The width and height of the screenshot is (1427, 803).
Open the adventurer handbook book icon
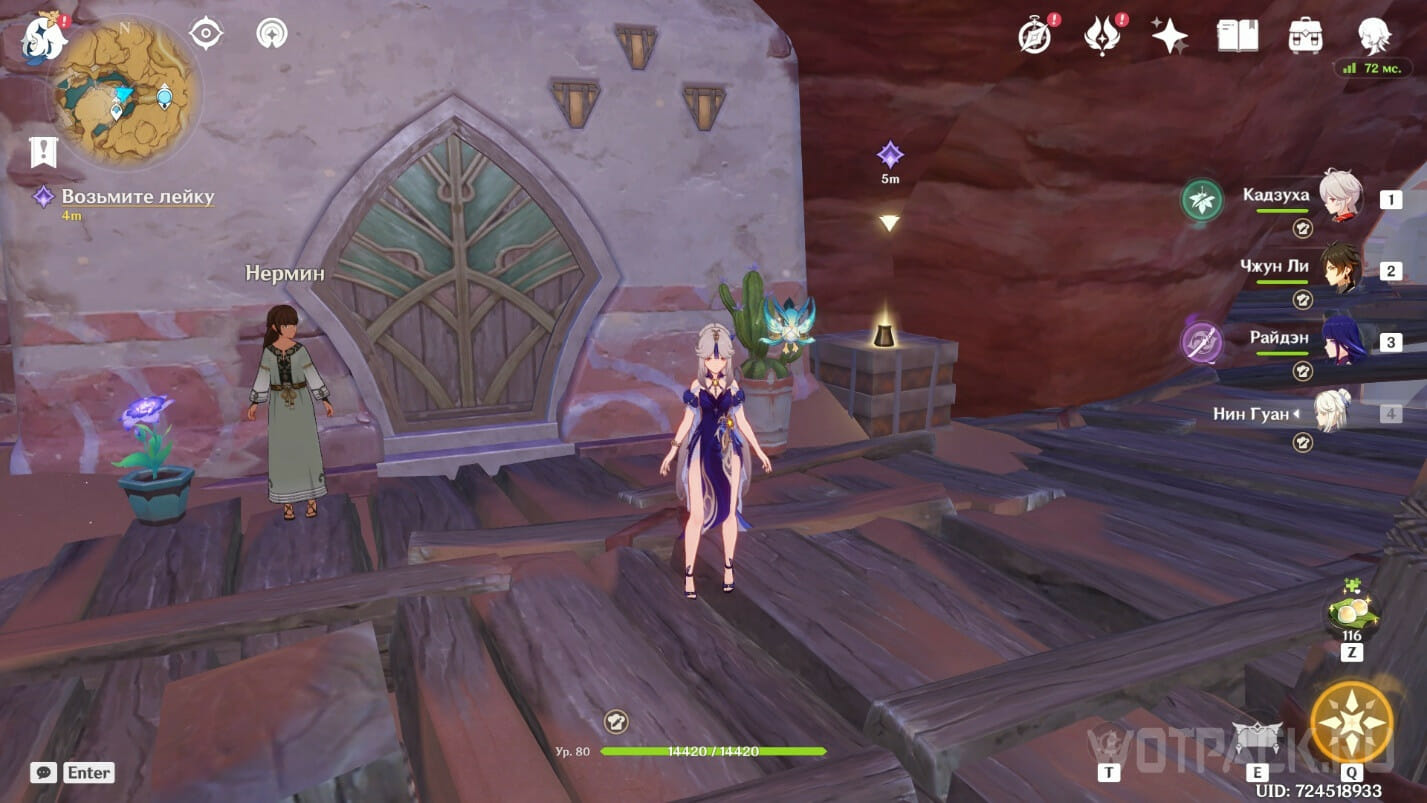[x=1238, y=36]
